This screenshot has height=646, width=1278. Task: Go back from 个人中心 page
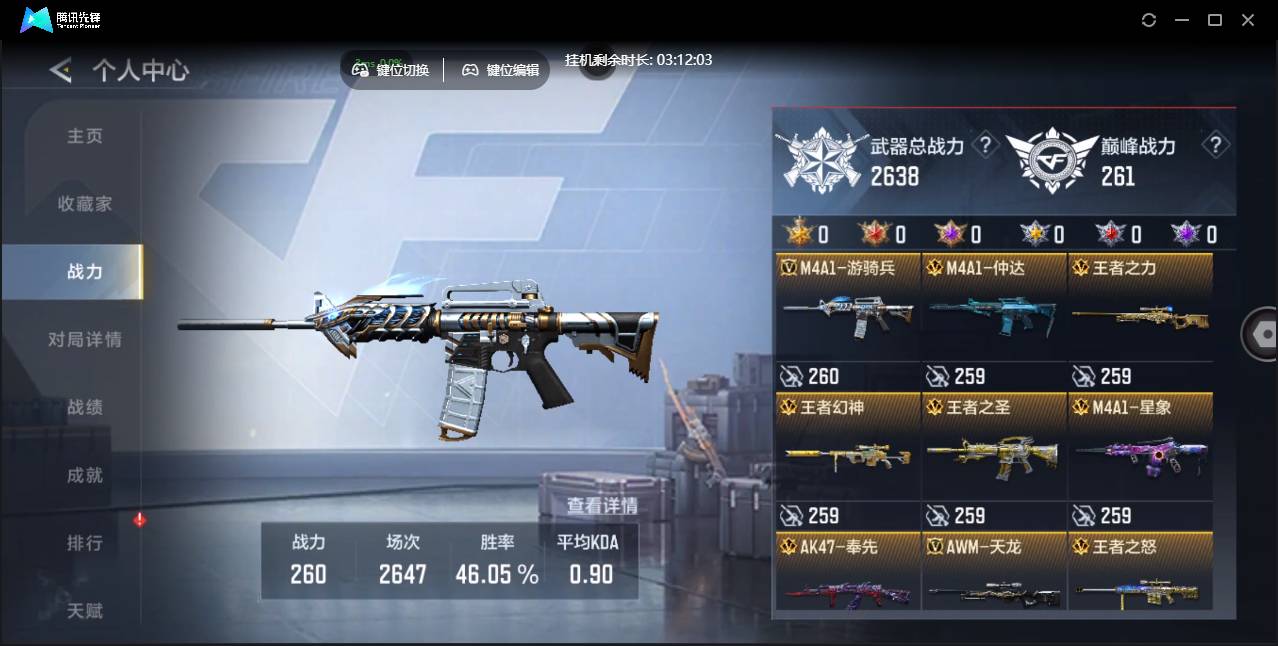point(61,70)
